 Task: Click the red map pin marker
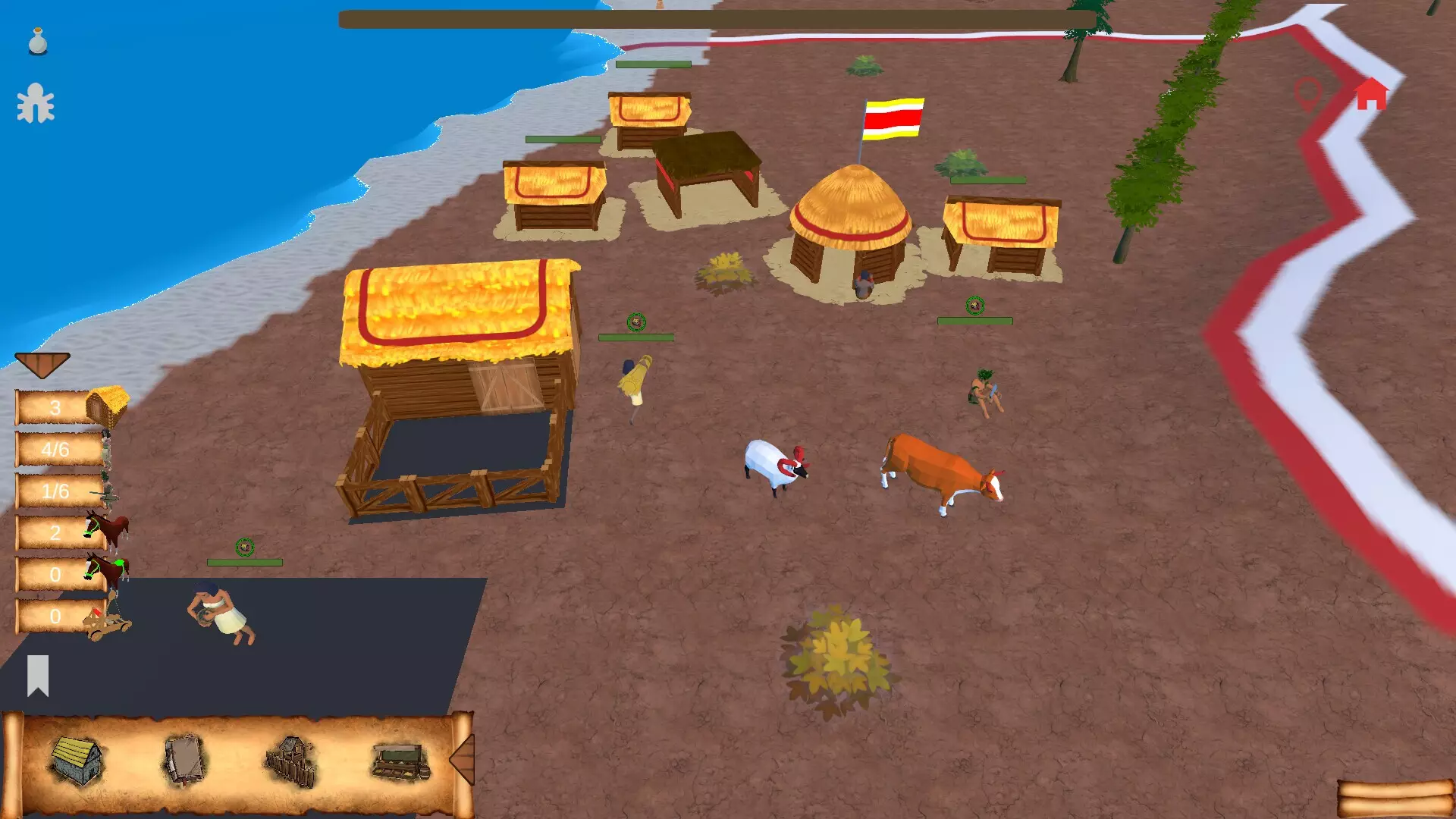pos(1307,95)
